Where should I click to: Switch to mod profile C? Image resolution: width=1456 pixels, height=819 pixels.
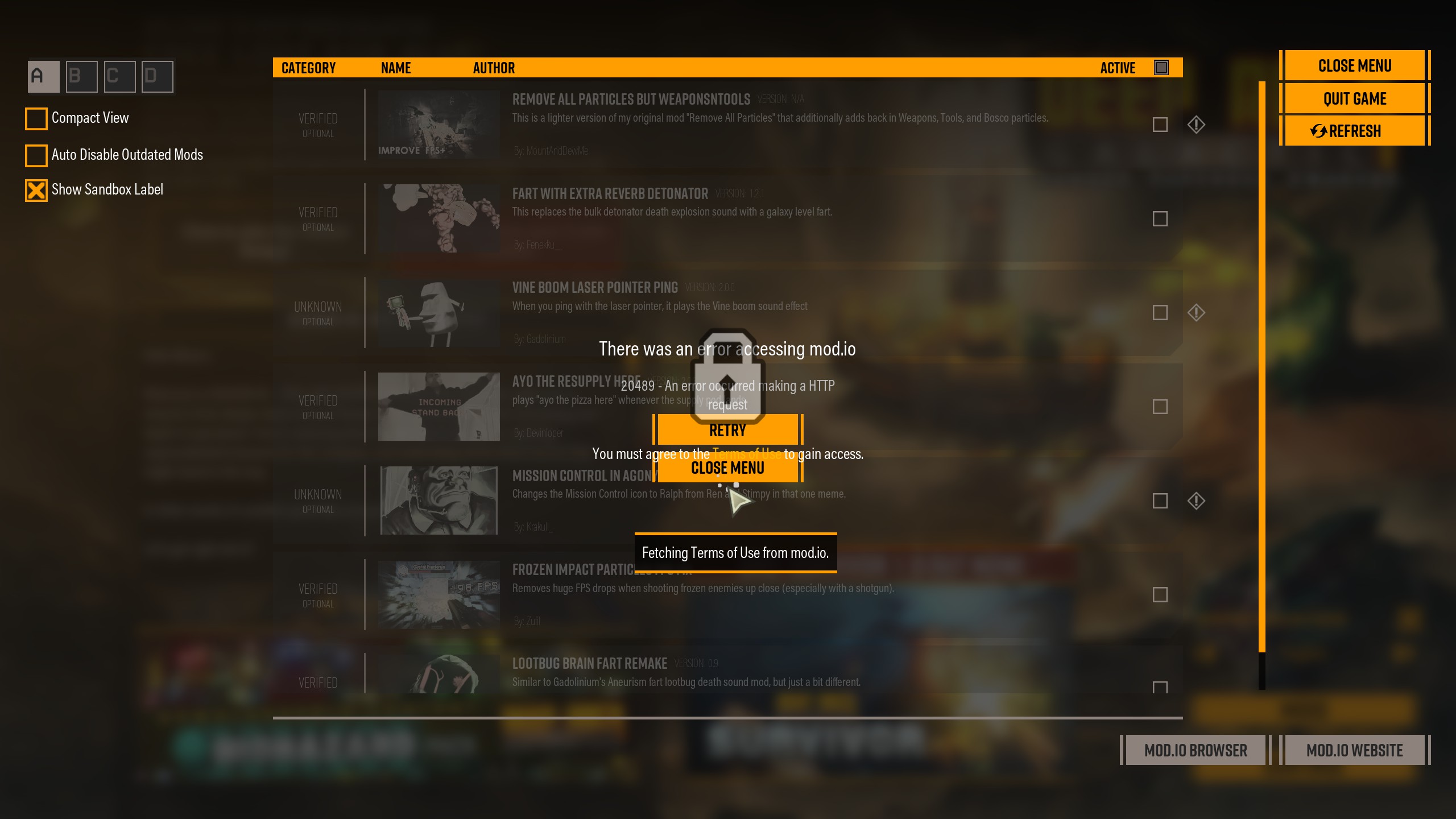pyautogui.click(x=119, y=76)
